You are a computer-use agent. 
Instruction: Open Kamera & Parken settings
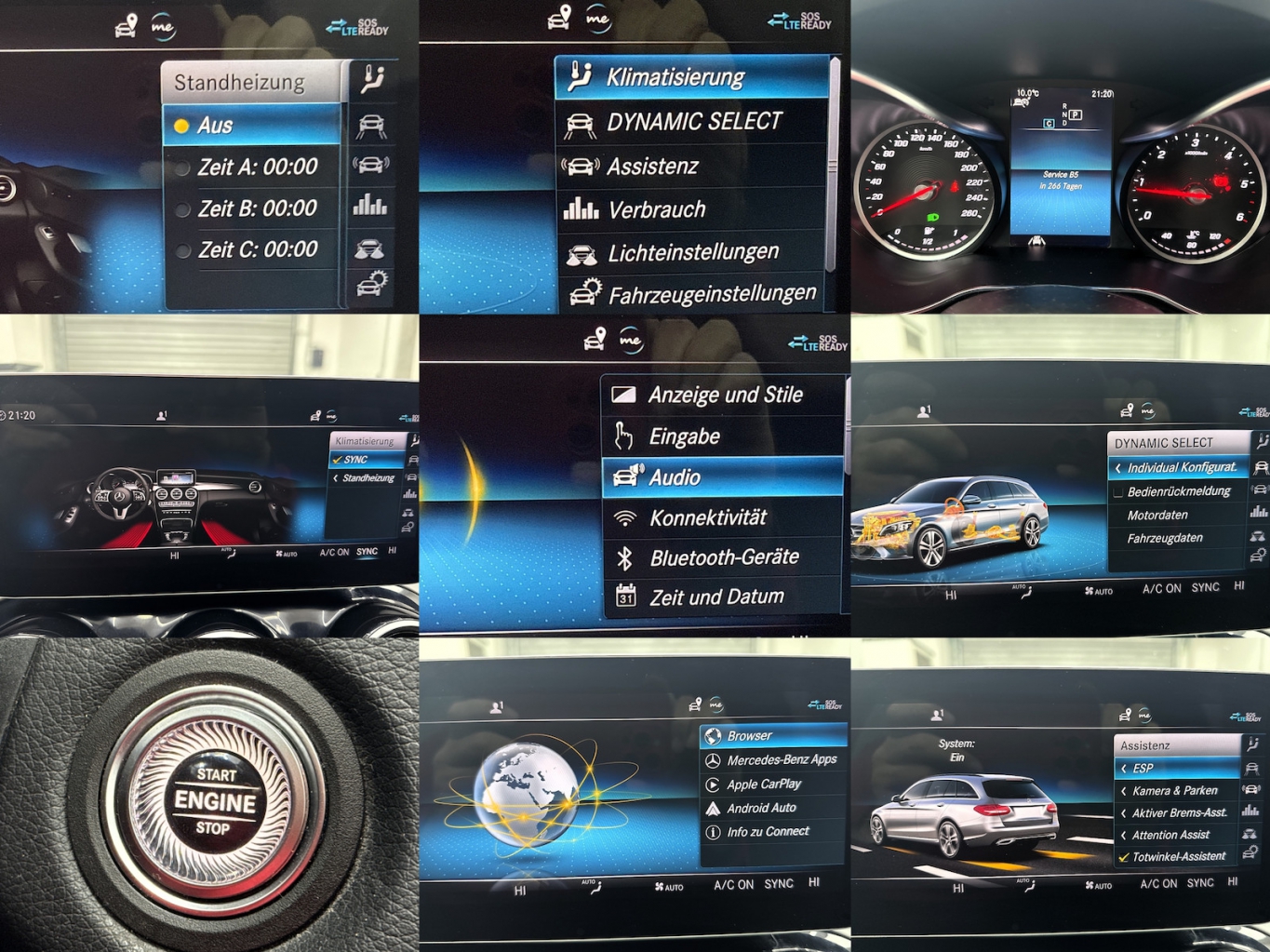1174,791
